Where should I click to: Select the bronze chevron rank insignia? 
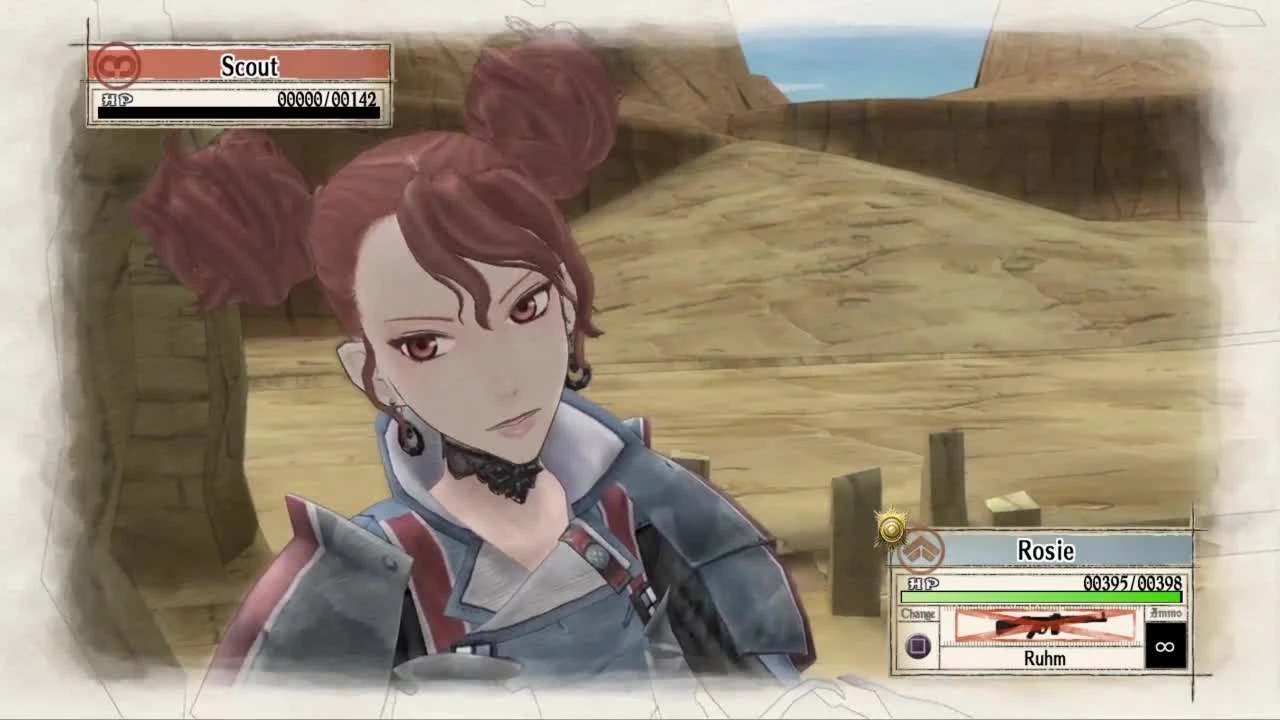(922, 549)
